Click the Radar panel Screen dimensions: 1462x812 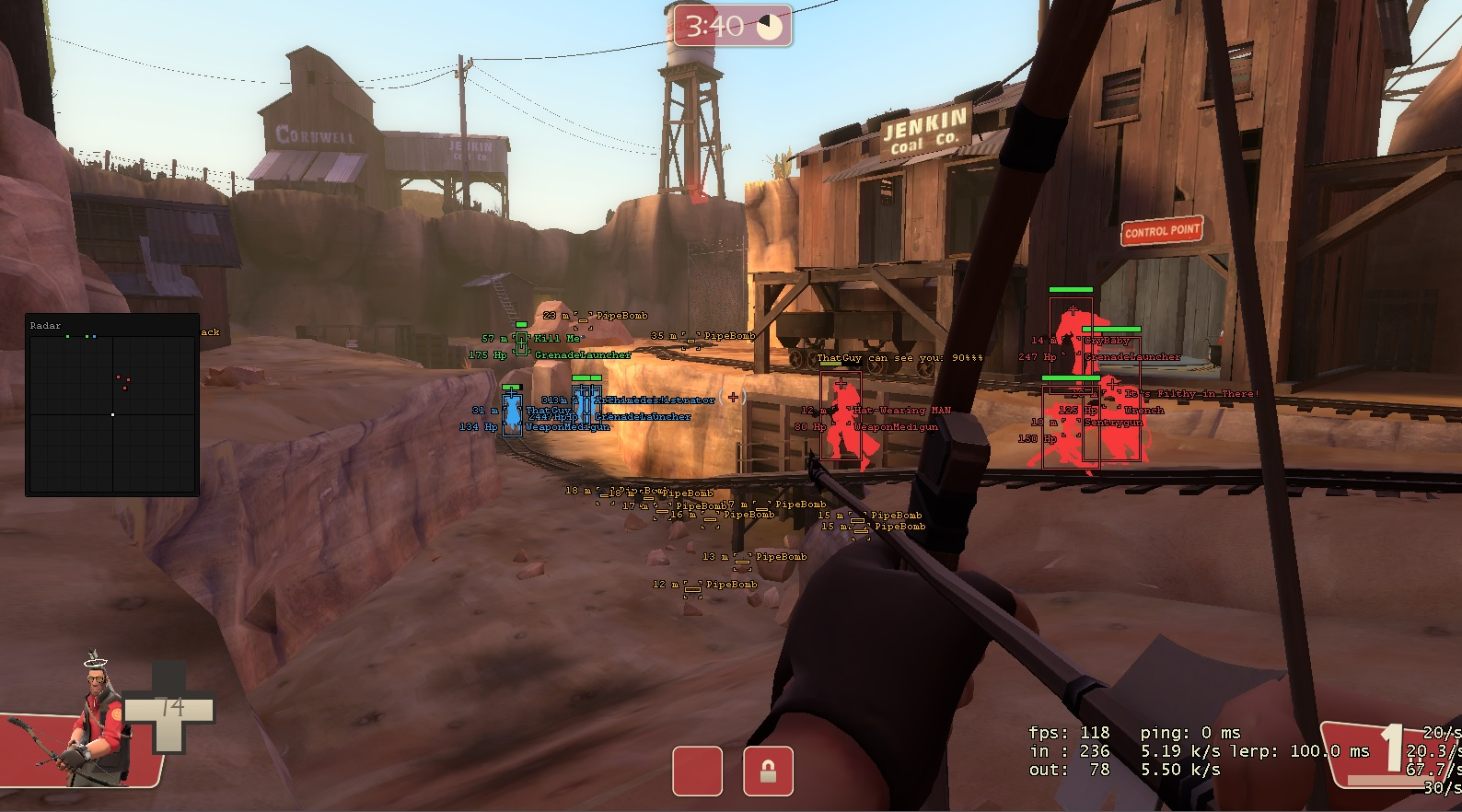[x=112, y=407]
